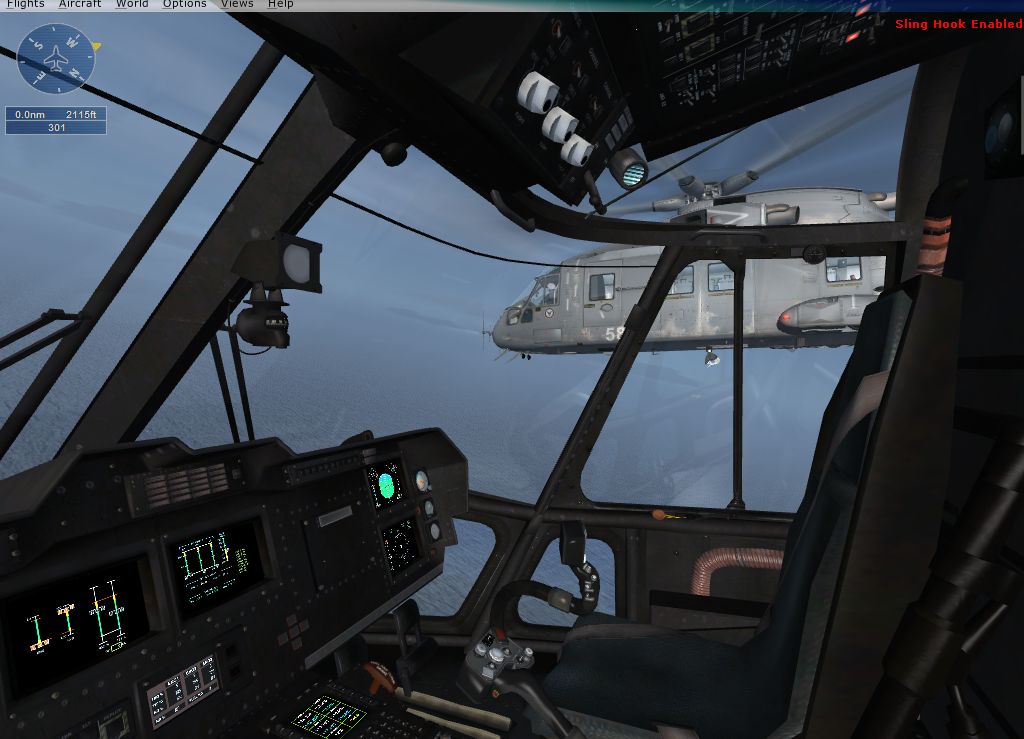Image resolution: width=1024 pixels, height=739 pixels.
Task: Open the Options menu
Action: [185, 4]
